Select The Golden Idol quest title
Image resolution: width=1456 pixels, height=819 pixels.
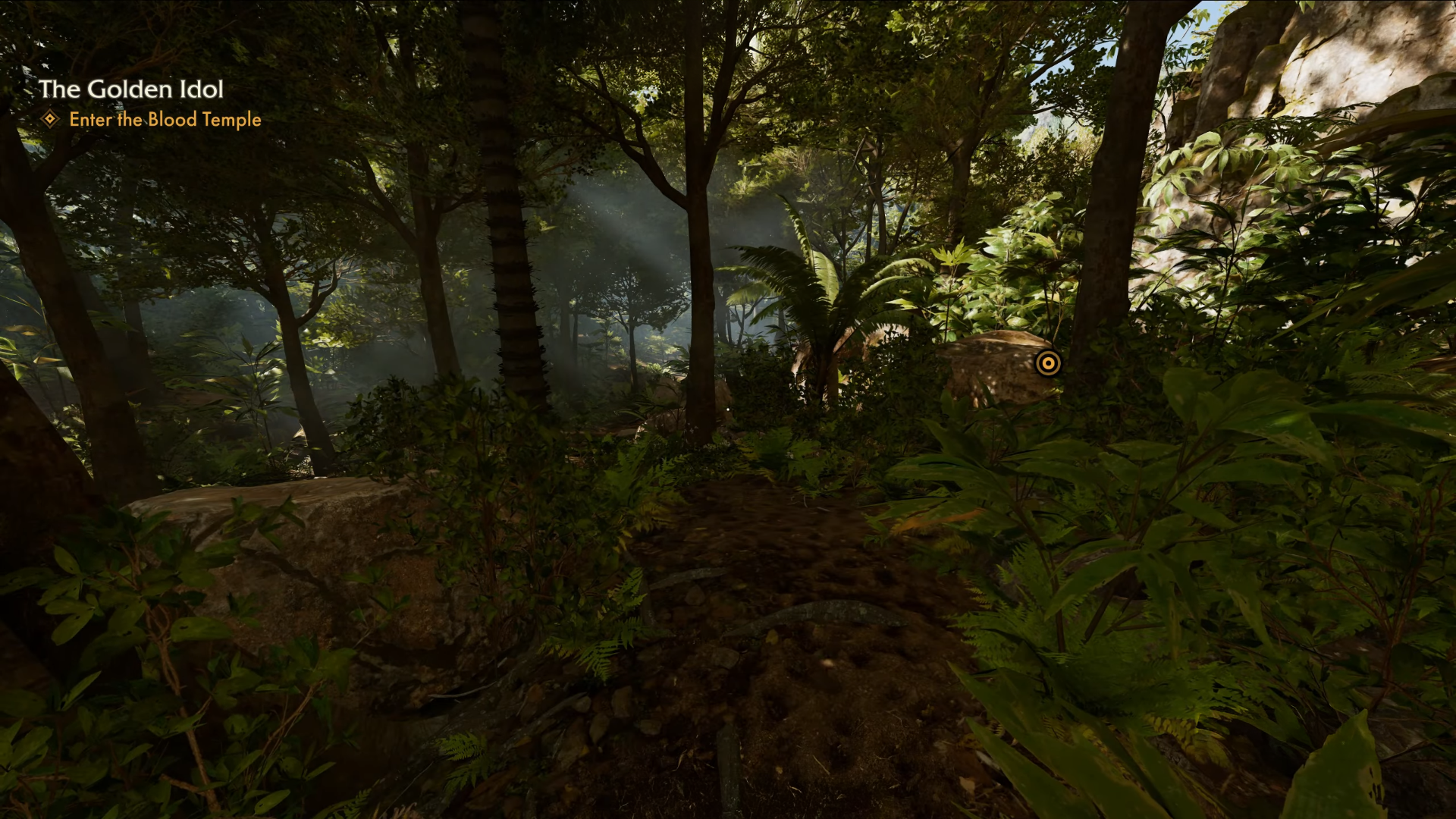tap(131, 89)
